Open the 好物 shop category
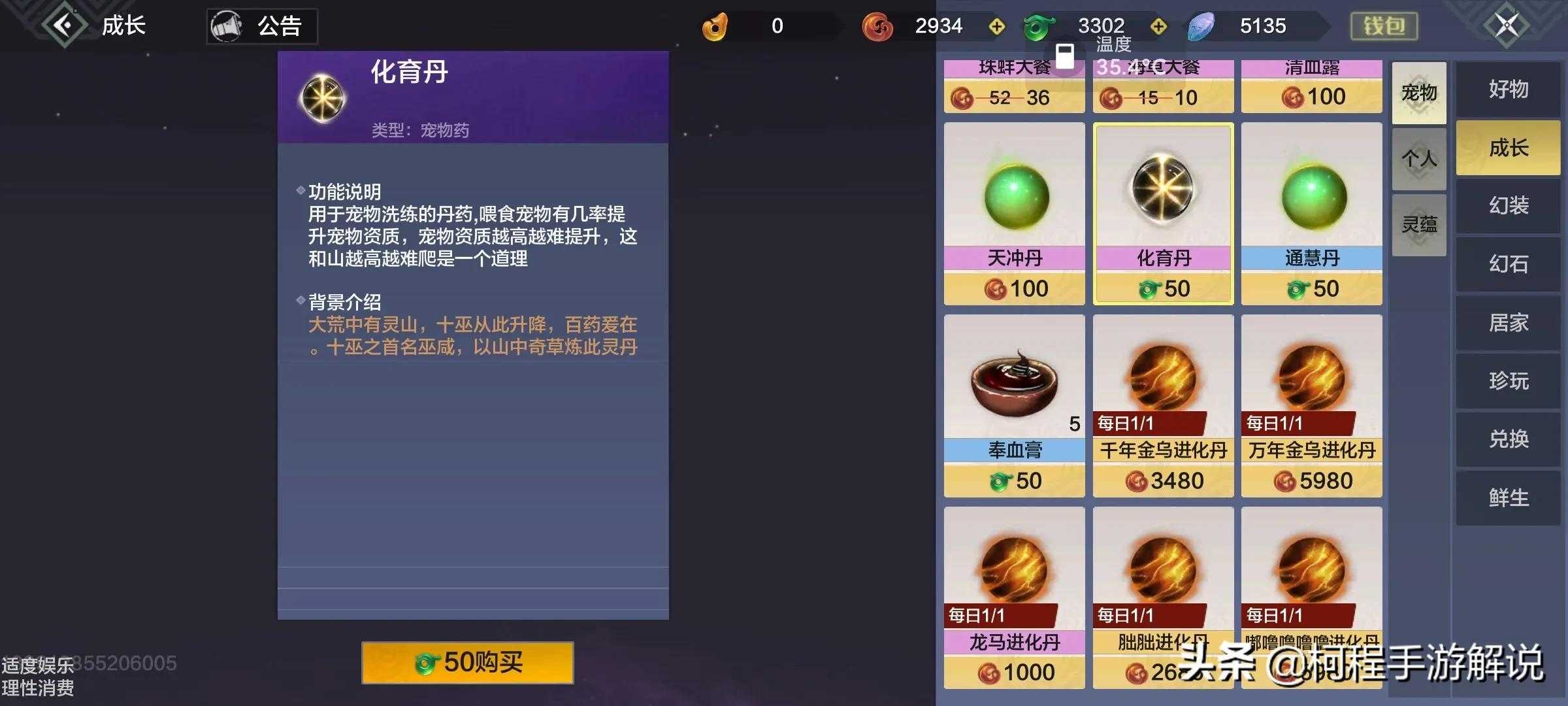This screenshot has height=706, width=1568. pyautogui.click(x=1508, y=90)
